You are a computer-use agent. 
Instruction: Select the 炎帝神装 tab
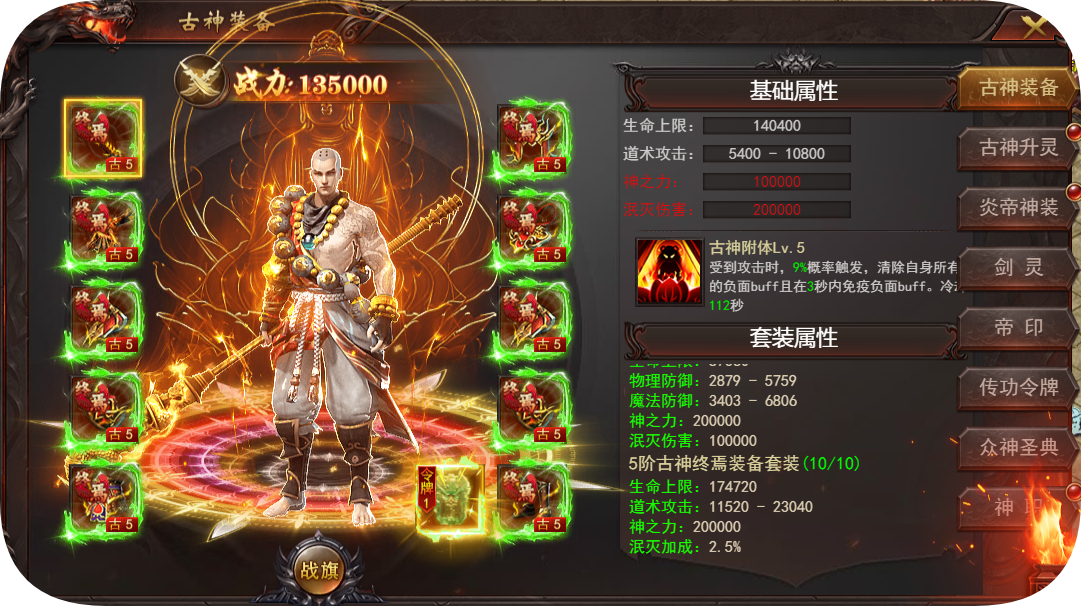1018,208
